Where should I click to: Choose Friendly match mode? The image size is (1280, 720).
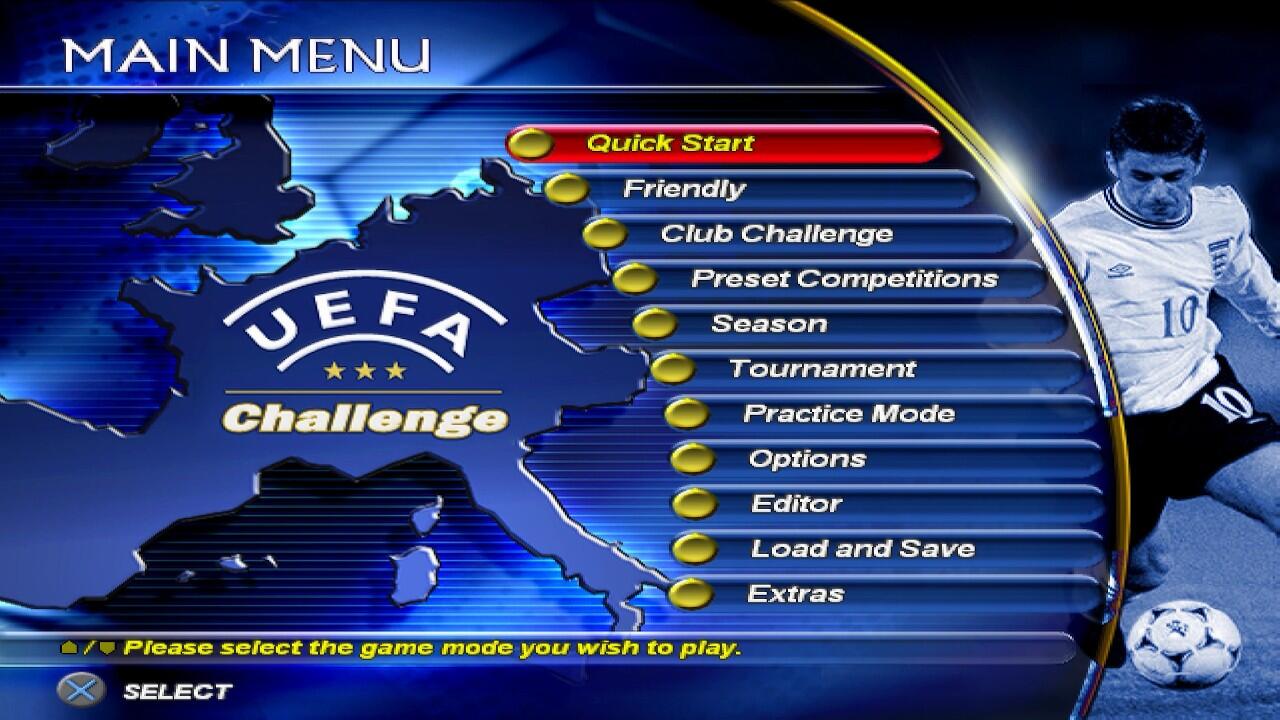point(684,188)
